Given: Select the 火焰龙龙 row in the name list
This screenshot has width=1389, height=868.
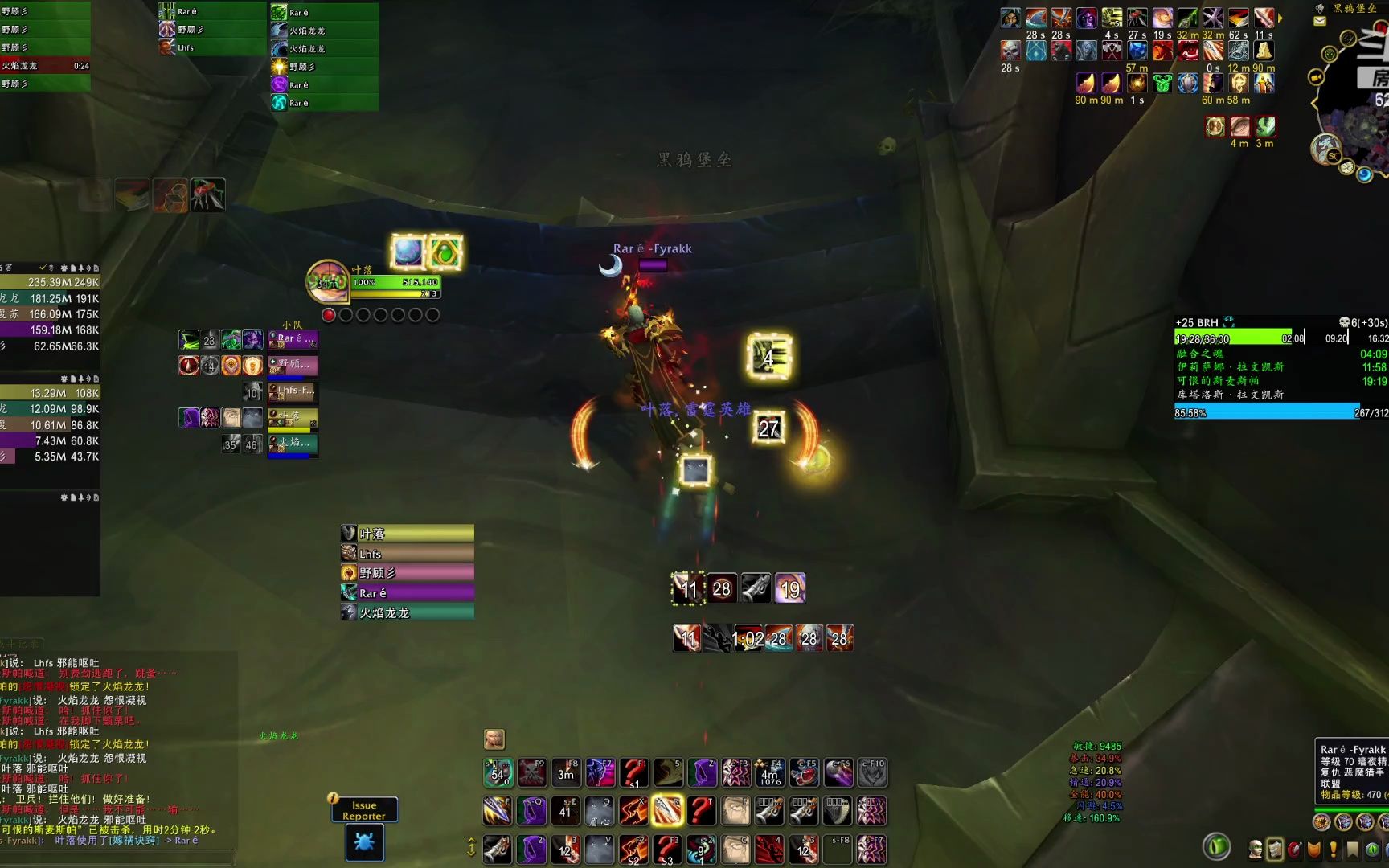Looking at the screenshot, I should (x=408, y=613).
